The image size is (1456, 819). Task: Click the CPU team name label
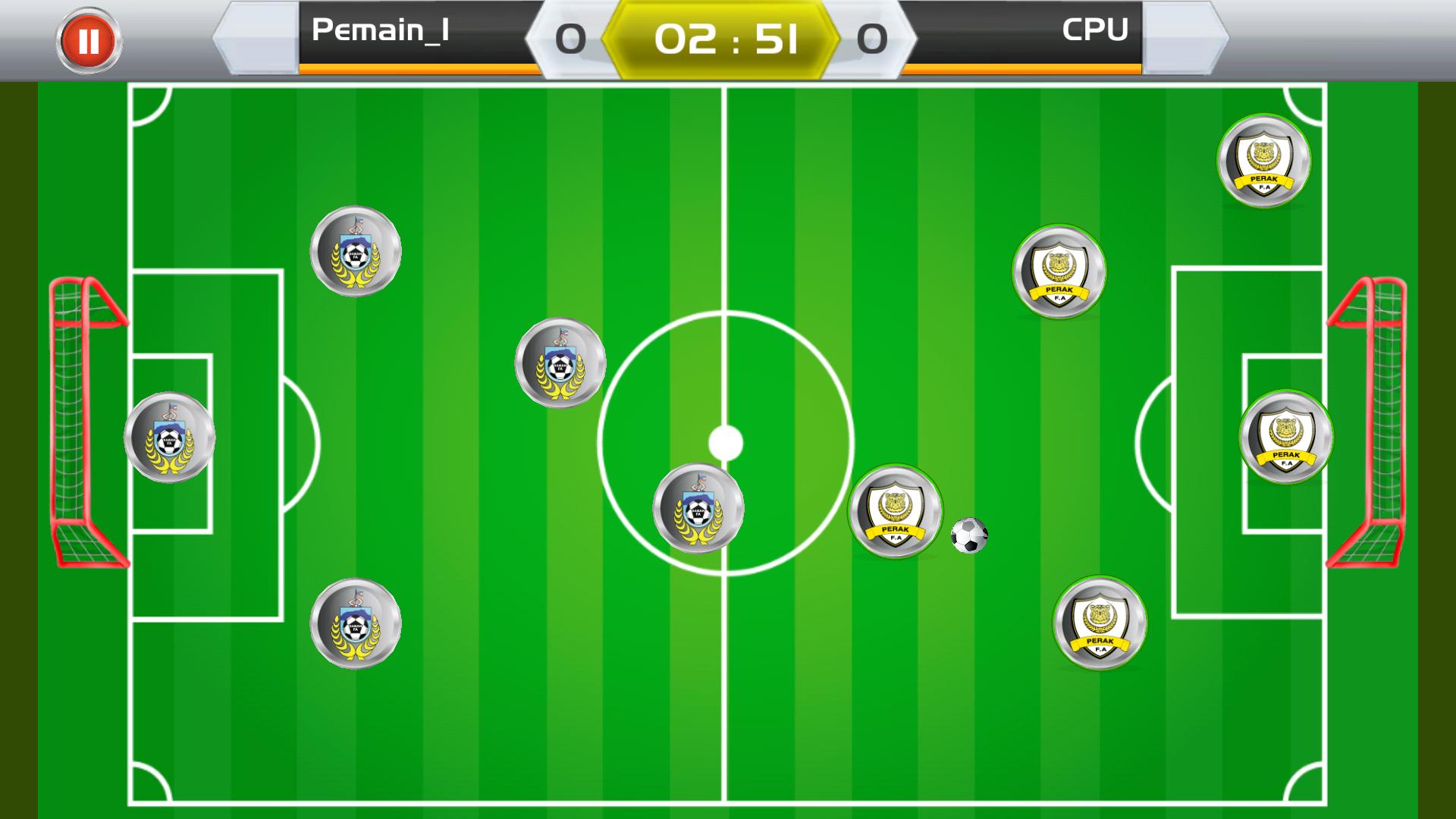1095,30
